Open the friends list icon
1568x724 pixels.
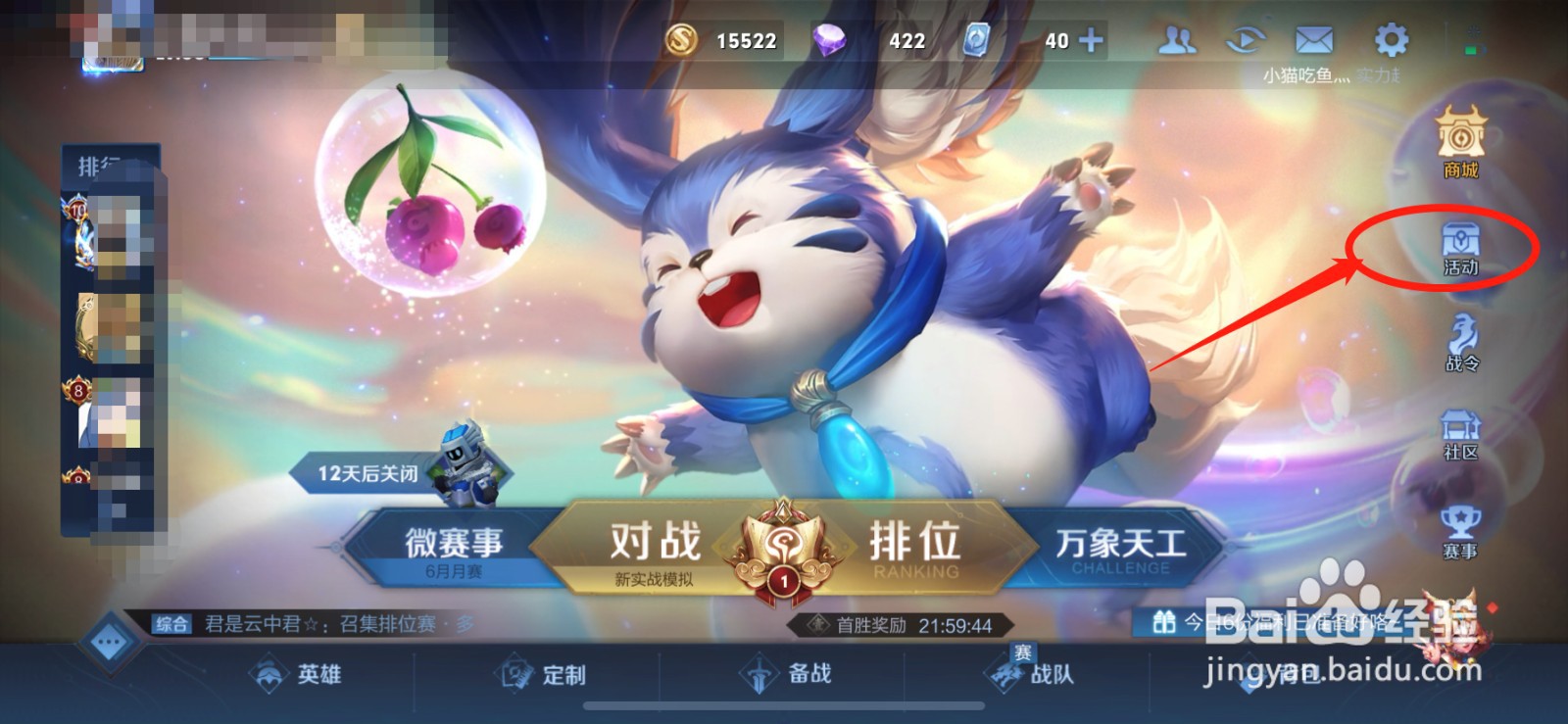pyautogui.click(x=1178, y=39)
